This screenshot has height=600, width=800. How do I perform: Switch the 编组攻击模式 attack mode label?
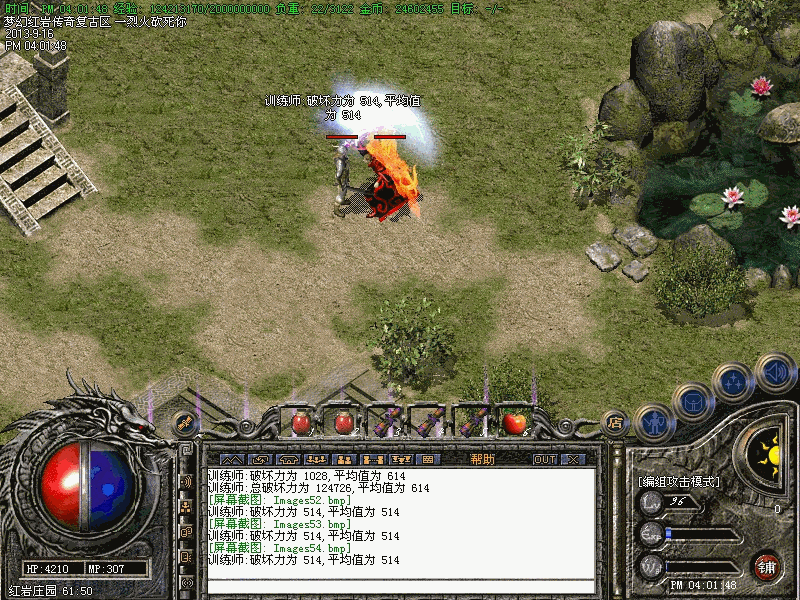click(679, 481)
